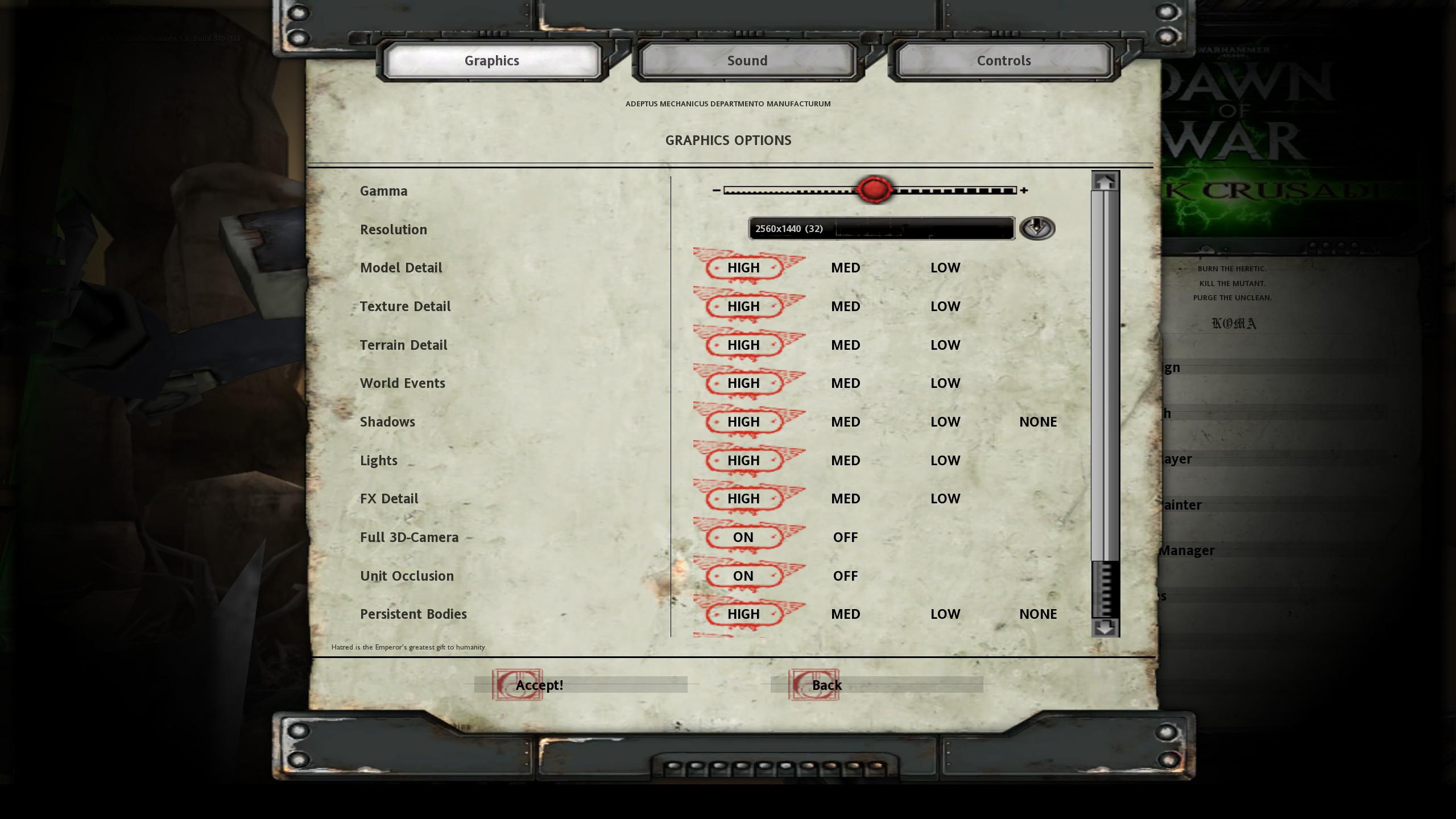Turn Full 3D-Camera OFF
This screenshot has width=1456, height=819.
click(x=845, y=537)
